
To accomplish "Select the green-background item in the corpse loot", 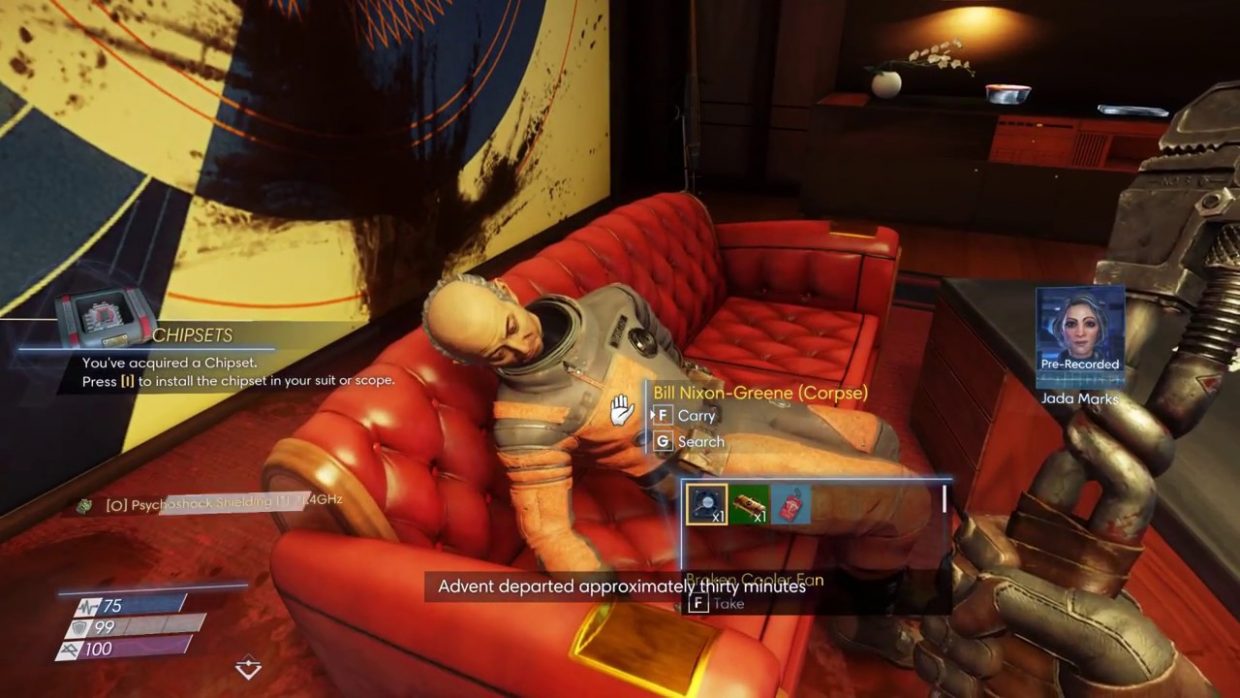I will click(749, 505).
